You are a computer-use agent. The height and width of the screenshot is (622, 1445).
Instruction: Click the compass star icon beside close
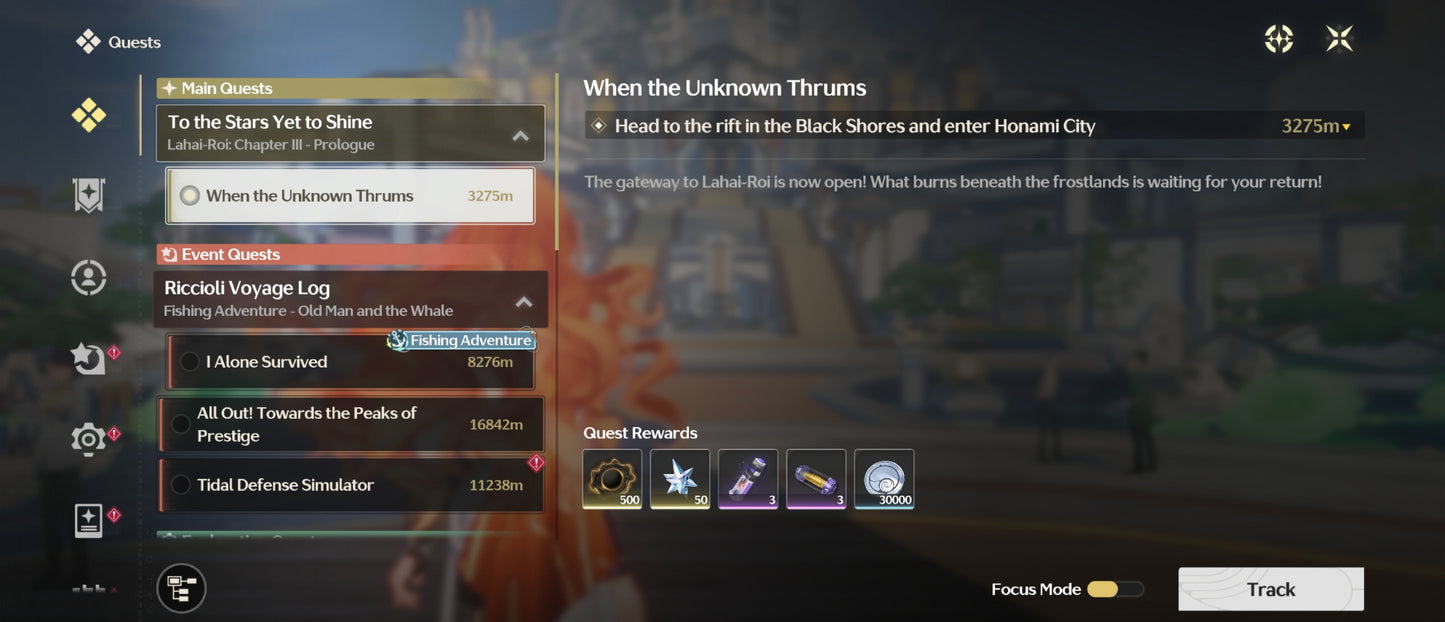click(1279, 39)
